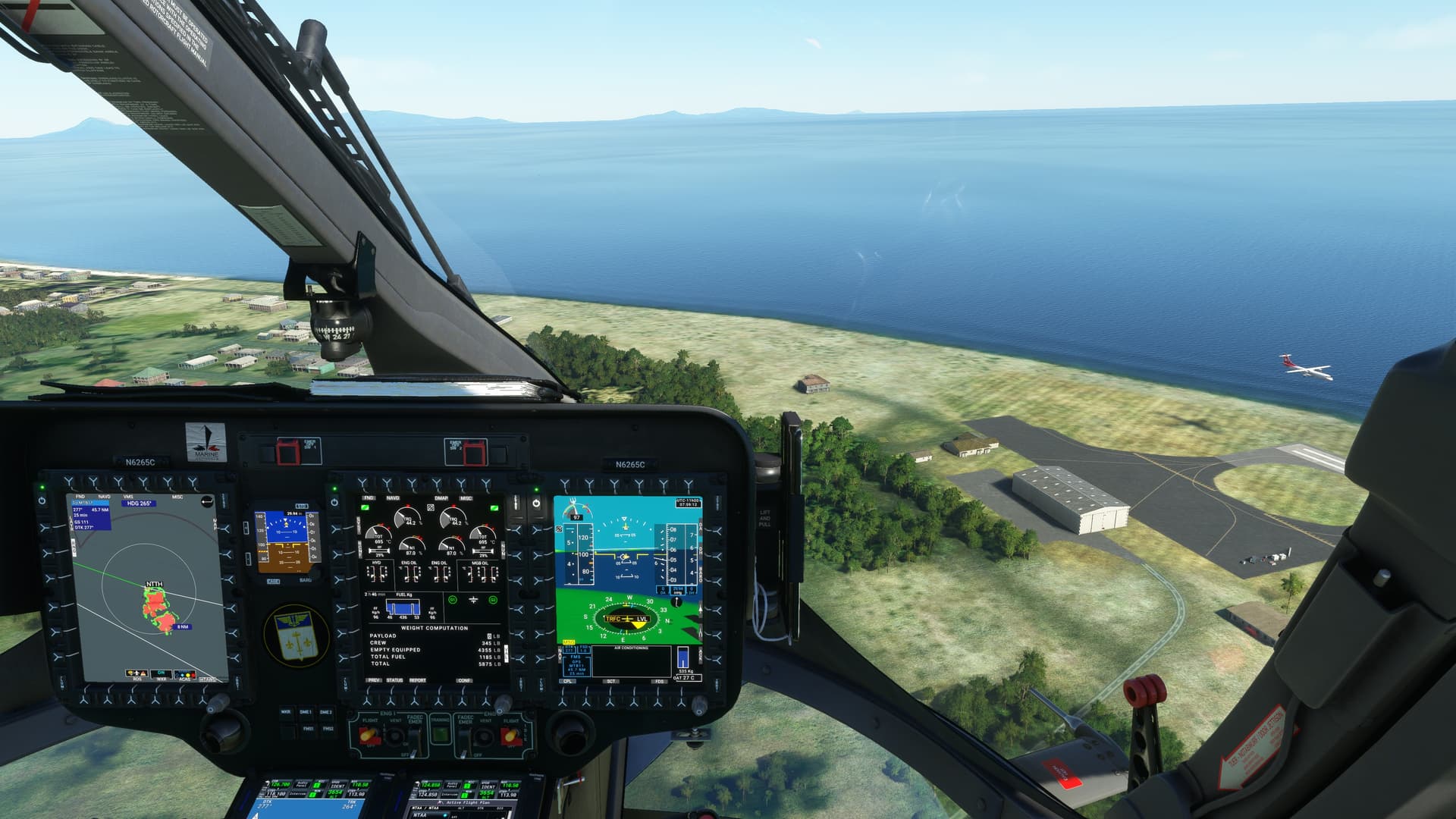Flip the ENG 2 FLIGHT yellow switch
Image resolution: width=1456 pixels, height=819 pixels.
(511, 734)
